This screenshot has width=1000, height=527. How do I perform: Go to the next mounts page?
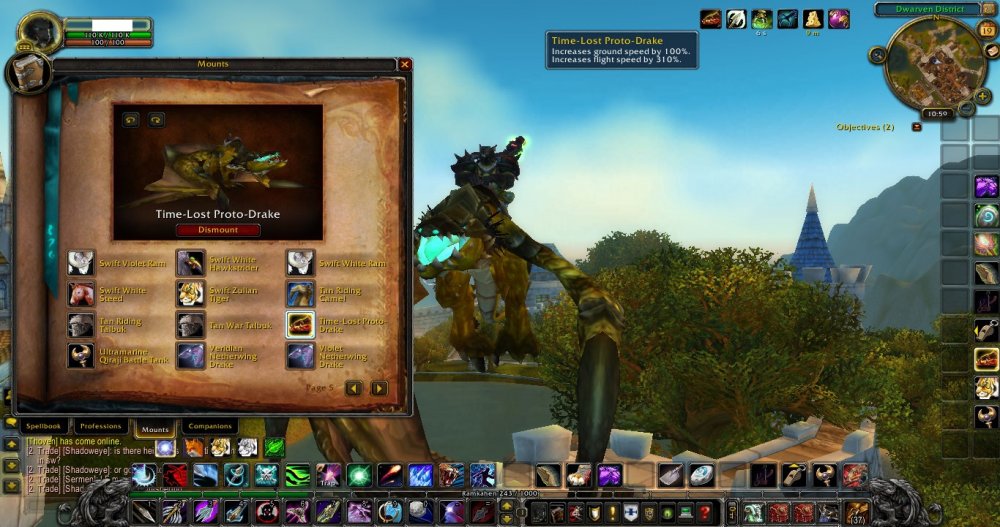point(379,388)
